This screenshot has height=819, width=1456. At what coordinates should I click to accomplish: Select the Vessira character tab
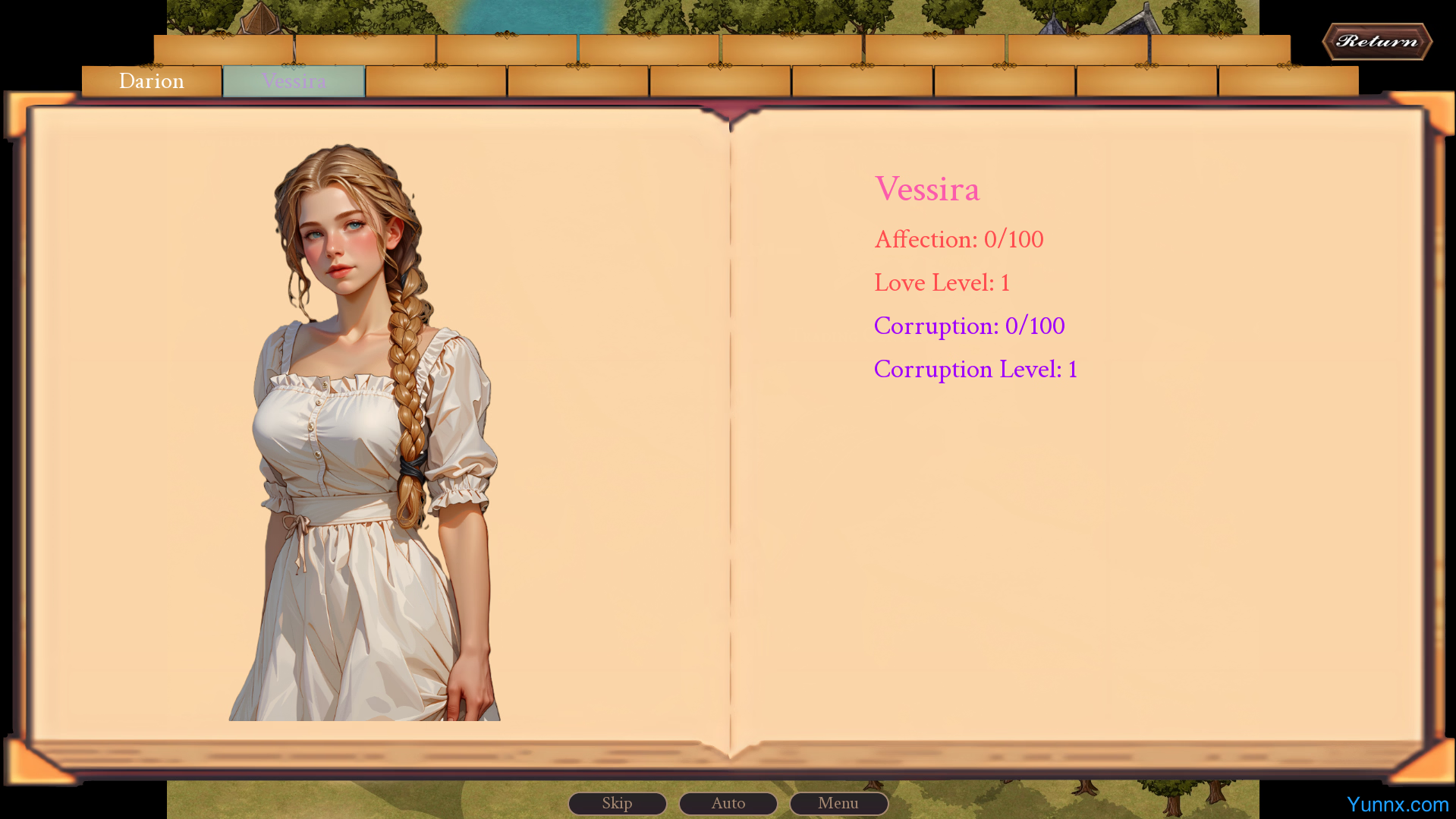tap(294, 81)
